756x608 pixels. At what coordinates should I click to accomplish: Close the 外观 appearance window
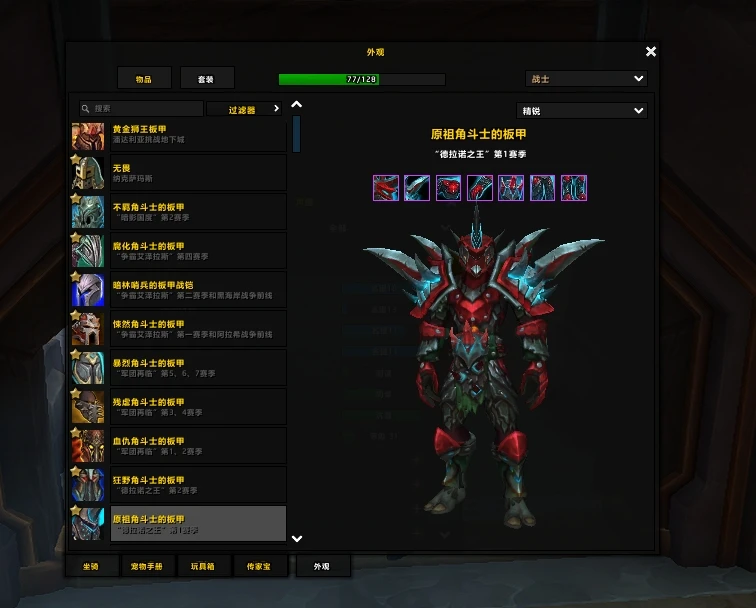(651, 52)
